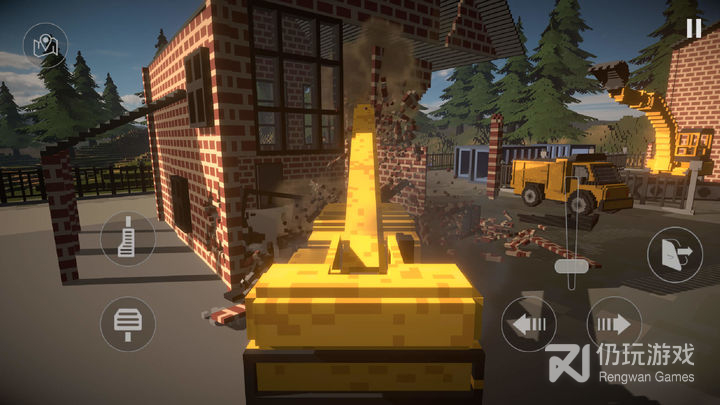Steer left with the left arrow button

[528, 323]
